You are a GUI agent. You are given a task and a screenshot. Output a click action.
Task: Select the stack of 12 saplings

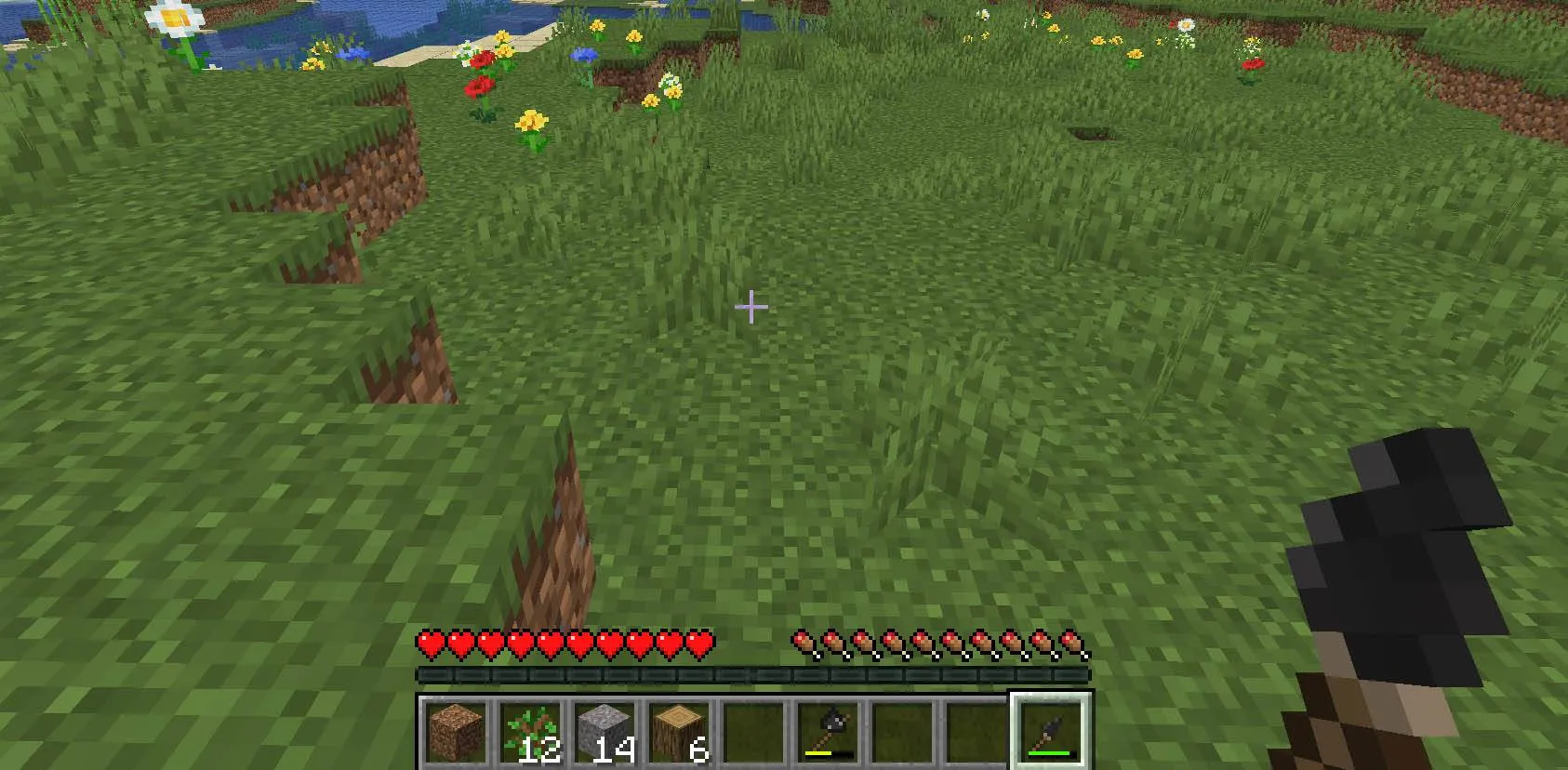533,730
